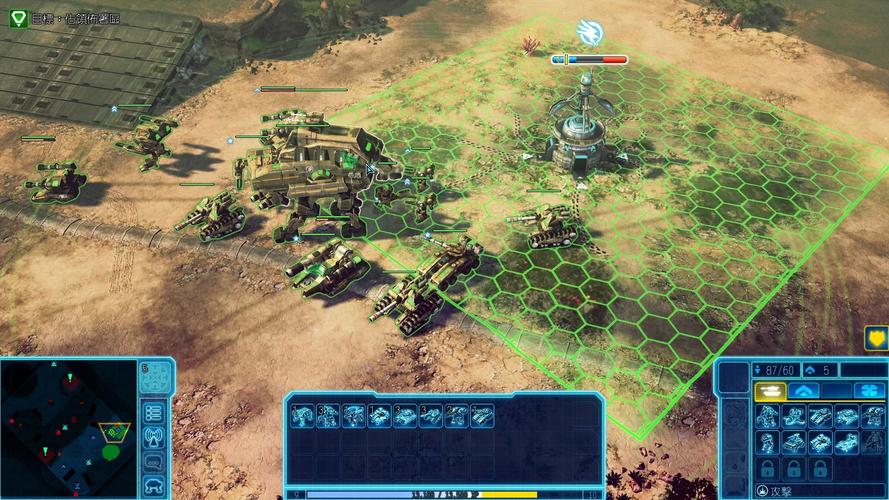Click the first locked padlock slot
889x500 pixels.
pyautogui.click(x=768, y=468)
